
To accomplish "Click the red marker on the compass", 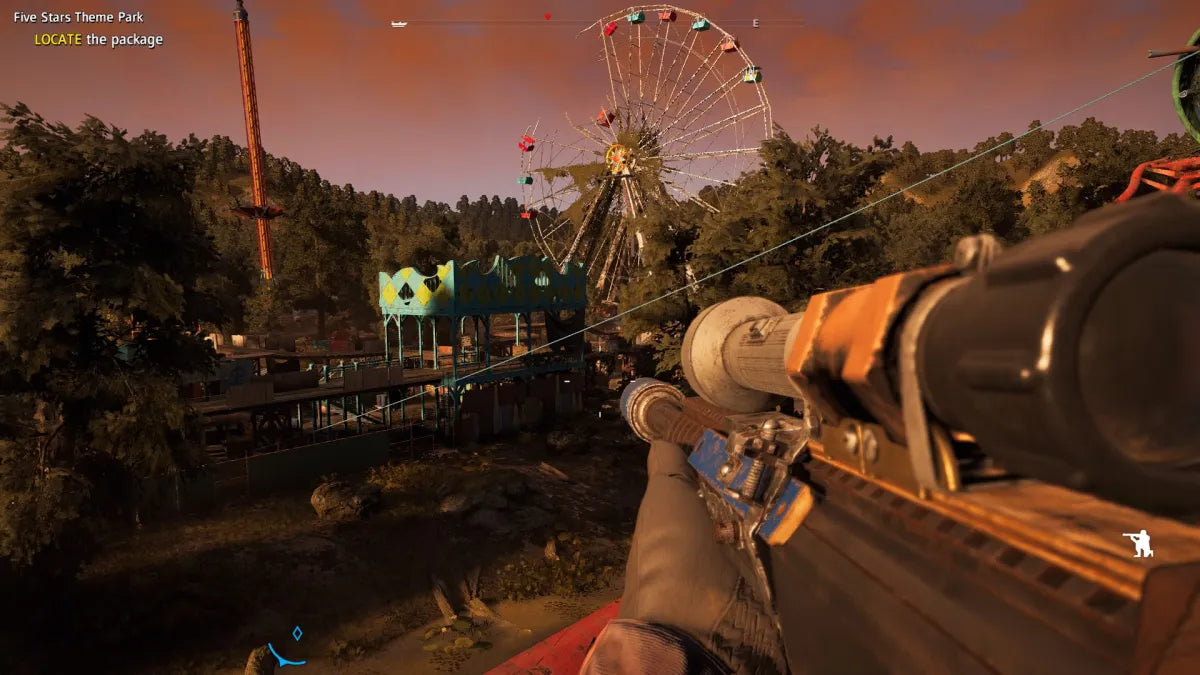I will click(547, 17).
